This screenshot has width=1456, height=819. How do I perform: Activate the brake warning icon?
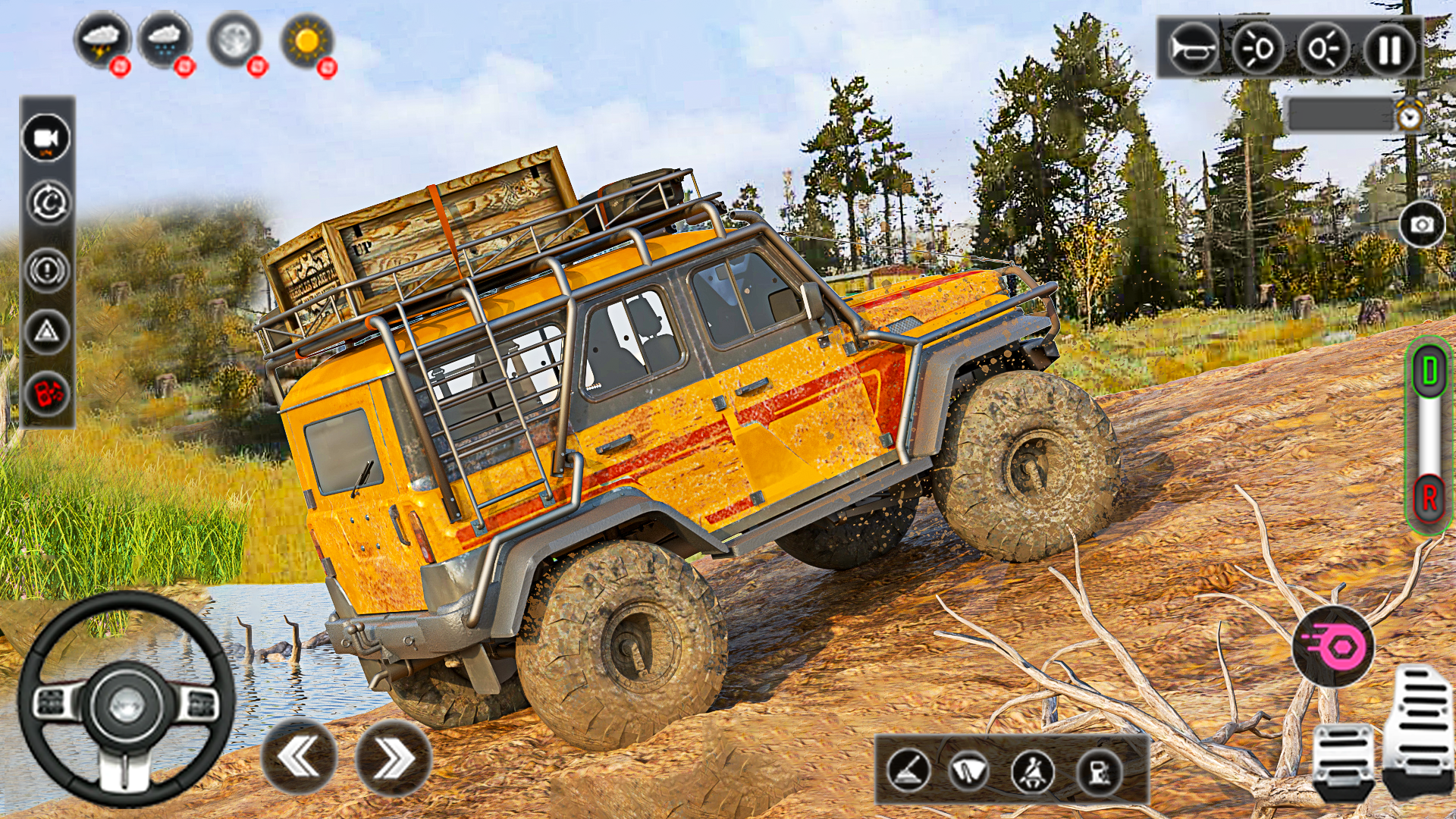pyautogui.click(x=47, y=269)
